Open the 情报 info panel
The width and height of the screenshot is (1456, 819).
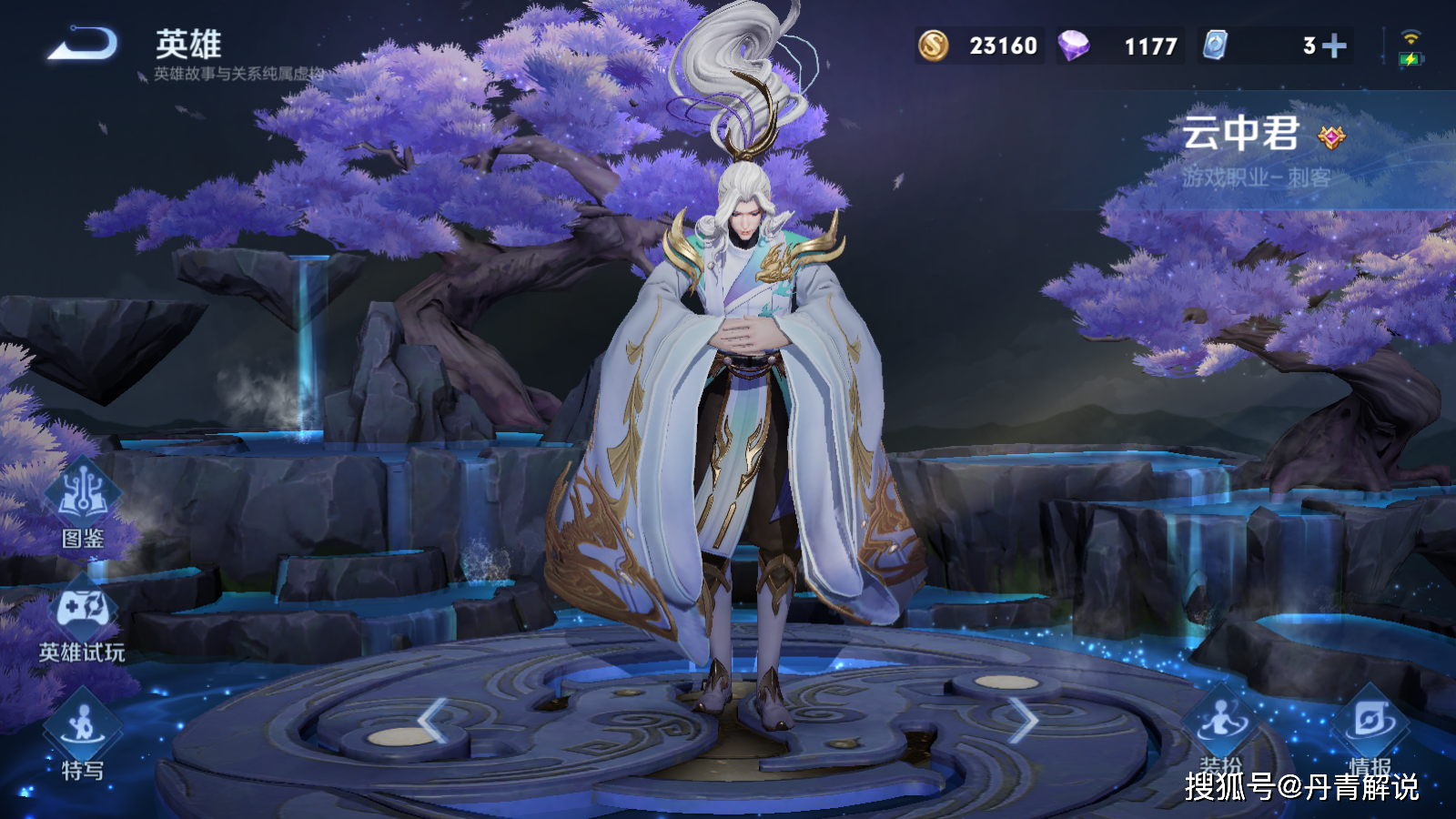coord(1370,728)
